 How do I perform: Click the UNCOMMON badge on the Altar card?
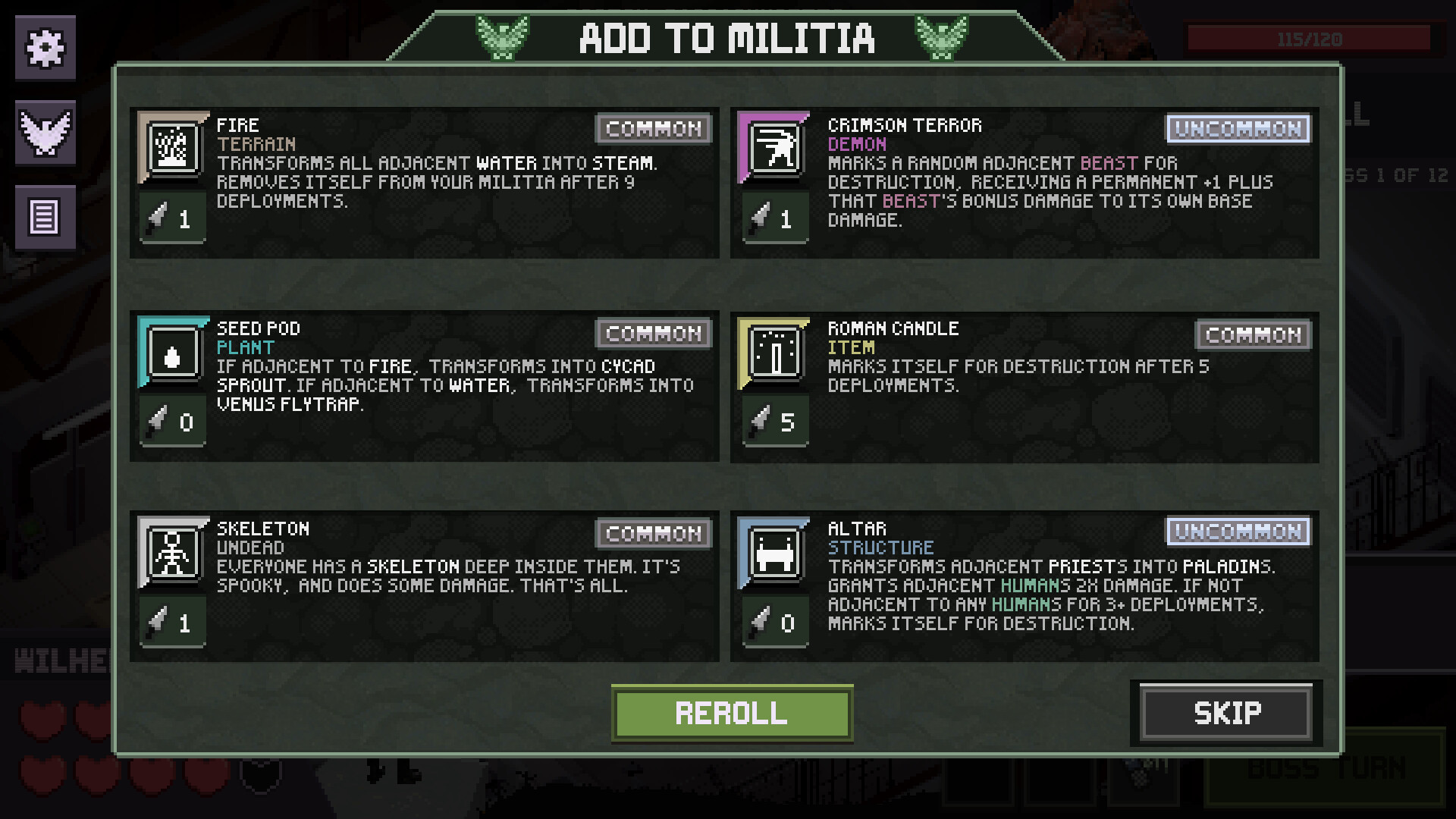[1238, 532]
